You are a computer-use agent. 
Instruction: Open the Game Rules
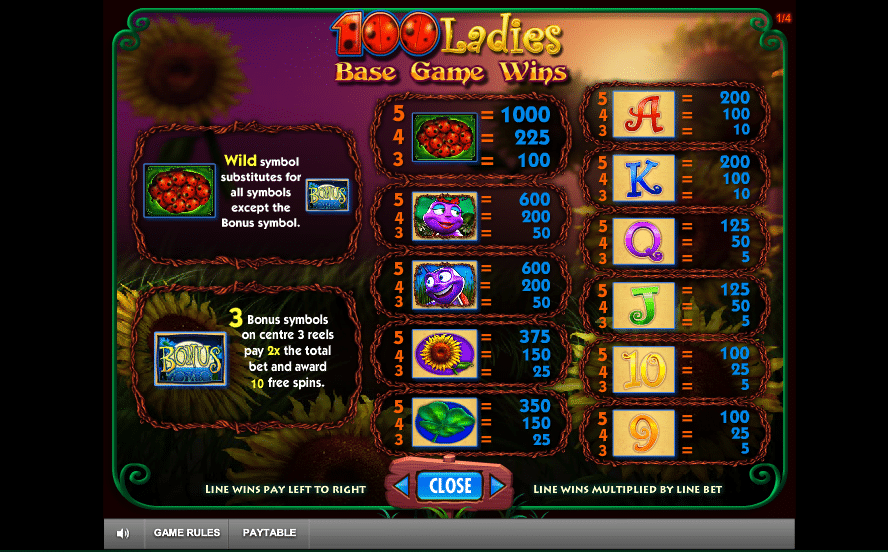coord(187,533)
